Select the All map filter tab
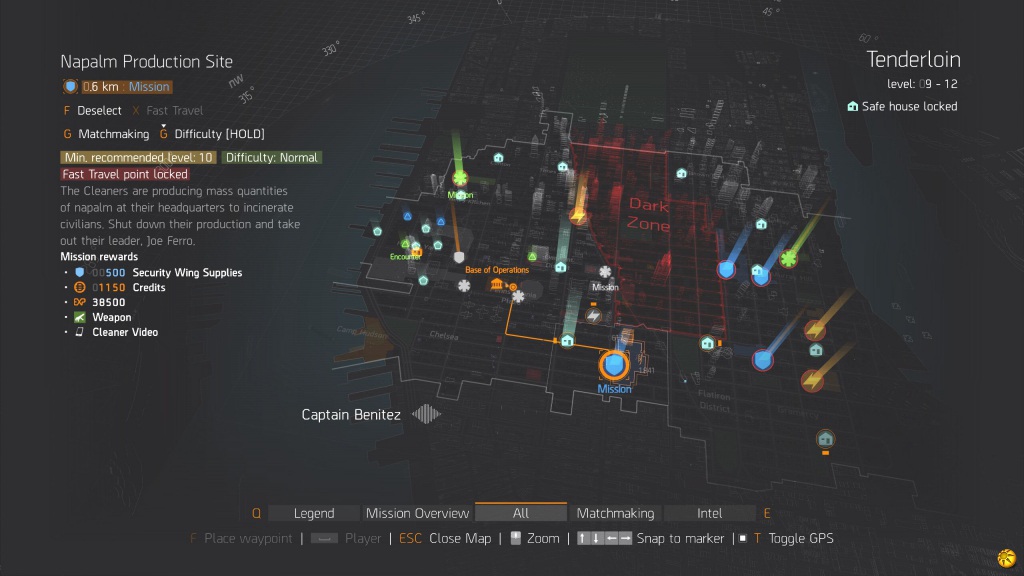This screenshot has width=1024, height=576. pyautogui.click(x=520, y=513)
